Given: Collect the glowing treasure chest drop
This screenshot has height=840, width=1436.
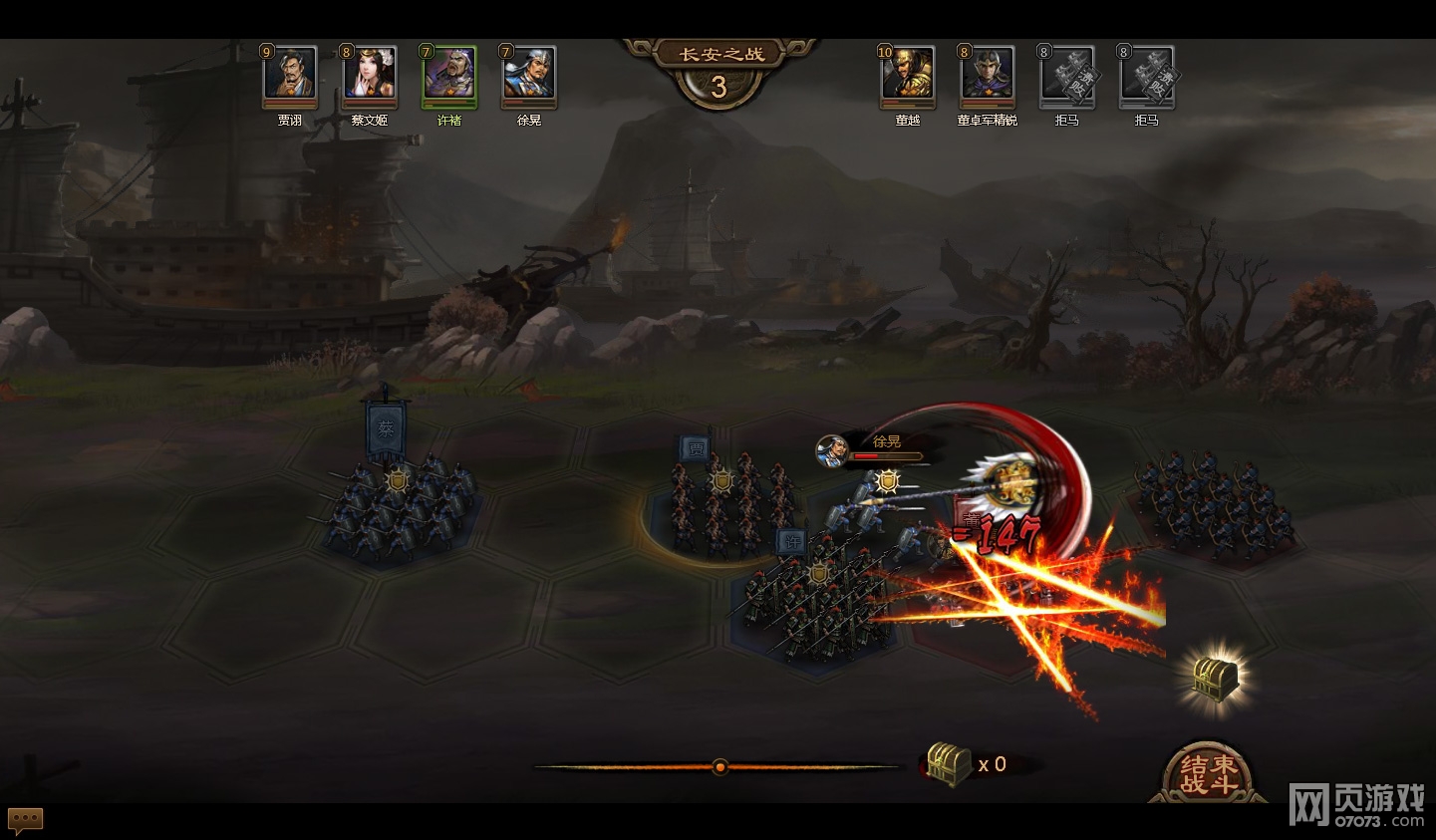Looking at the screenshot, I should (1216, 679).
